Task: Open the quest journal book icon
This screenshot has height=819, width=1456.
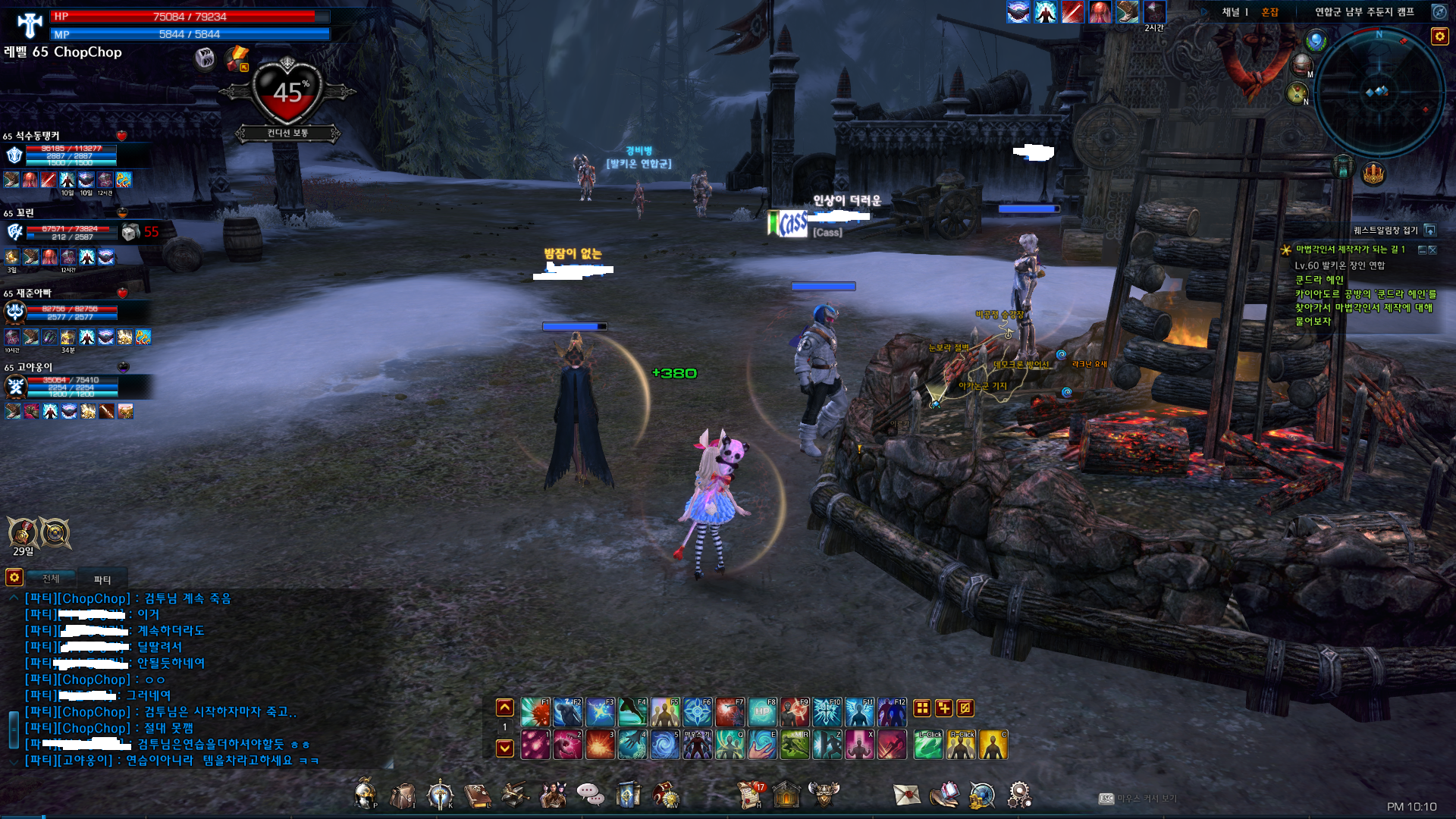Action: [477, 795]
